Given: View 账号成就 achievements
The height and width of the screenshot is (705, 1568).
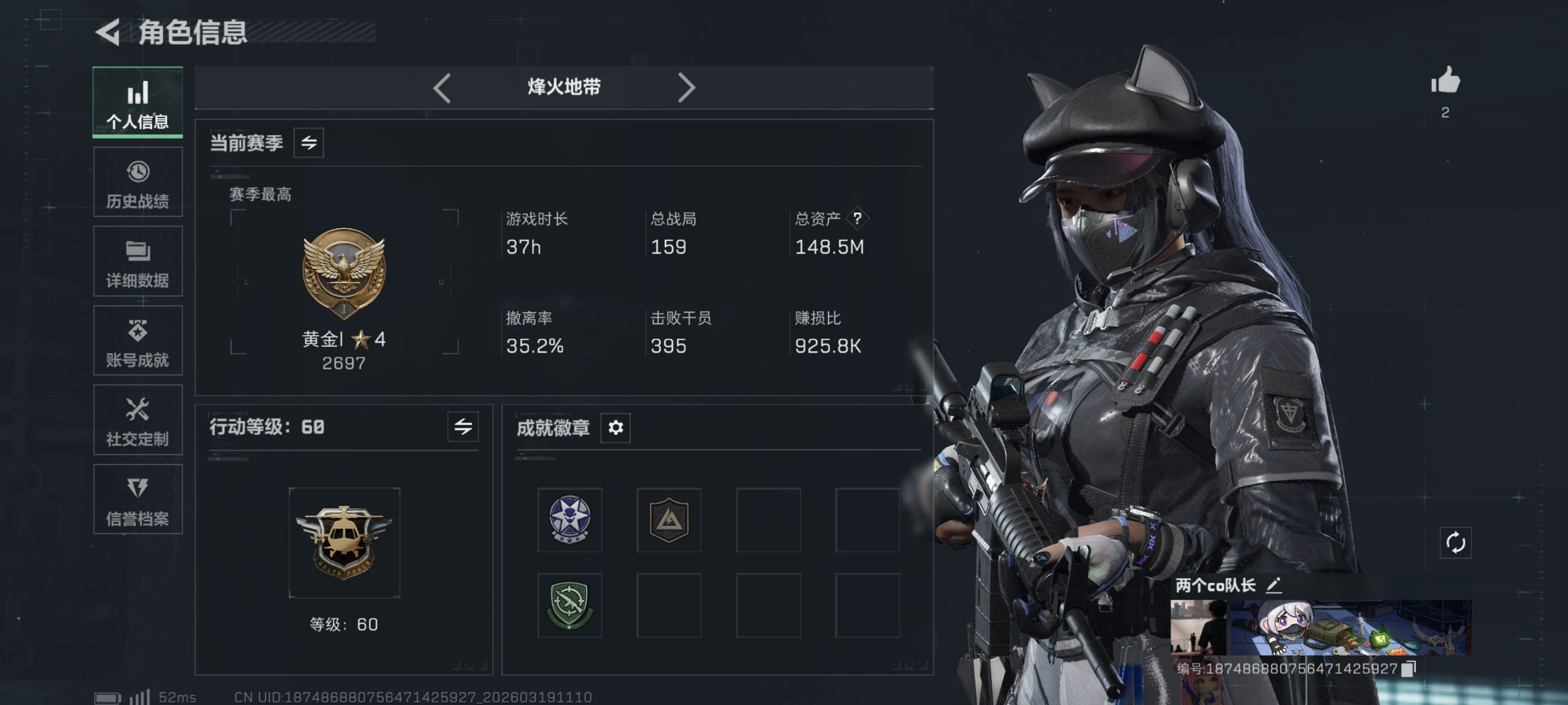Looking at the screenshot, I should 137,341.
